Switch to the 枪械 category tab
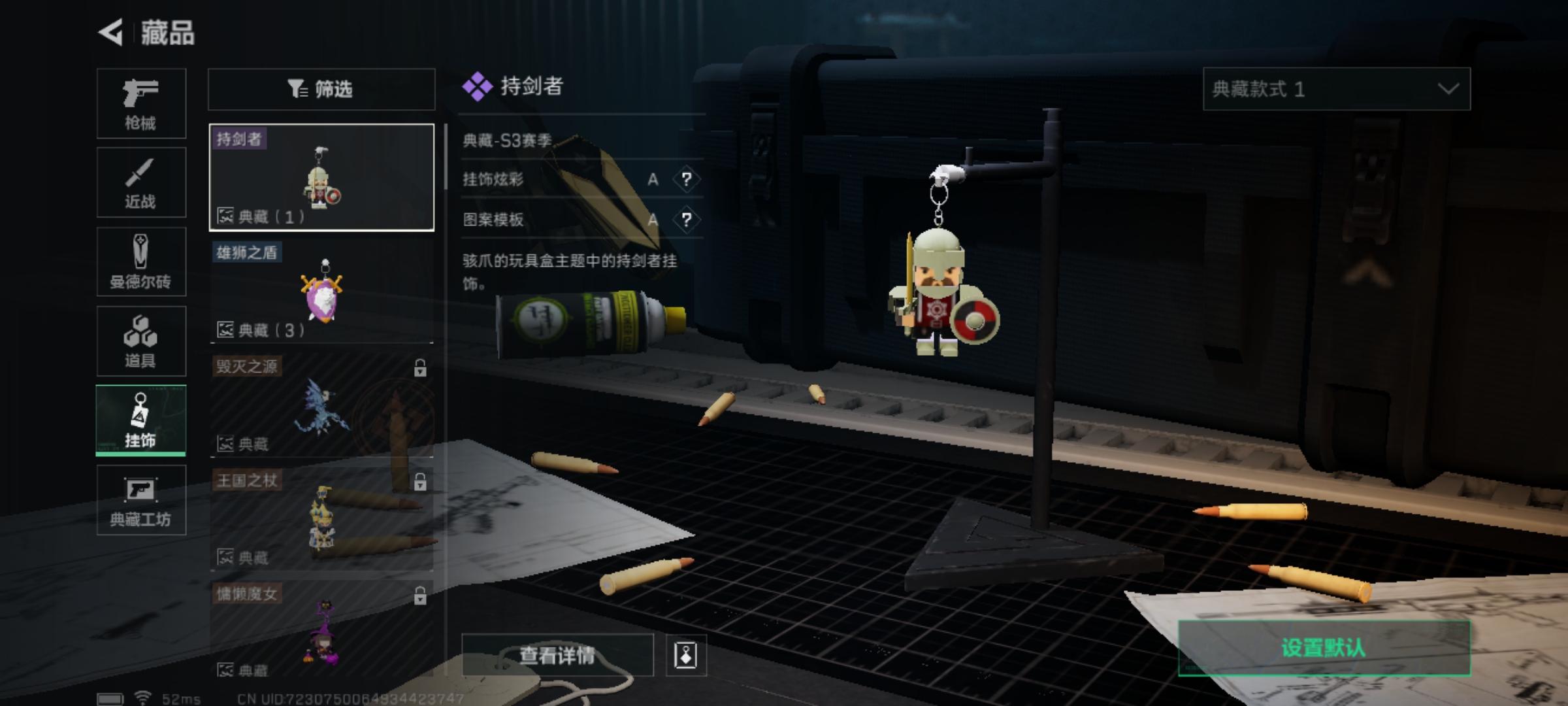1568x706 pixels. point(141,103)
